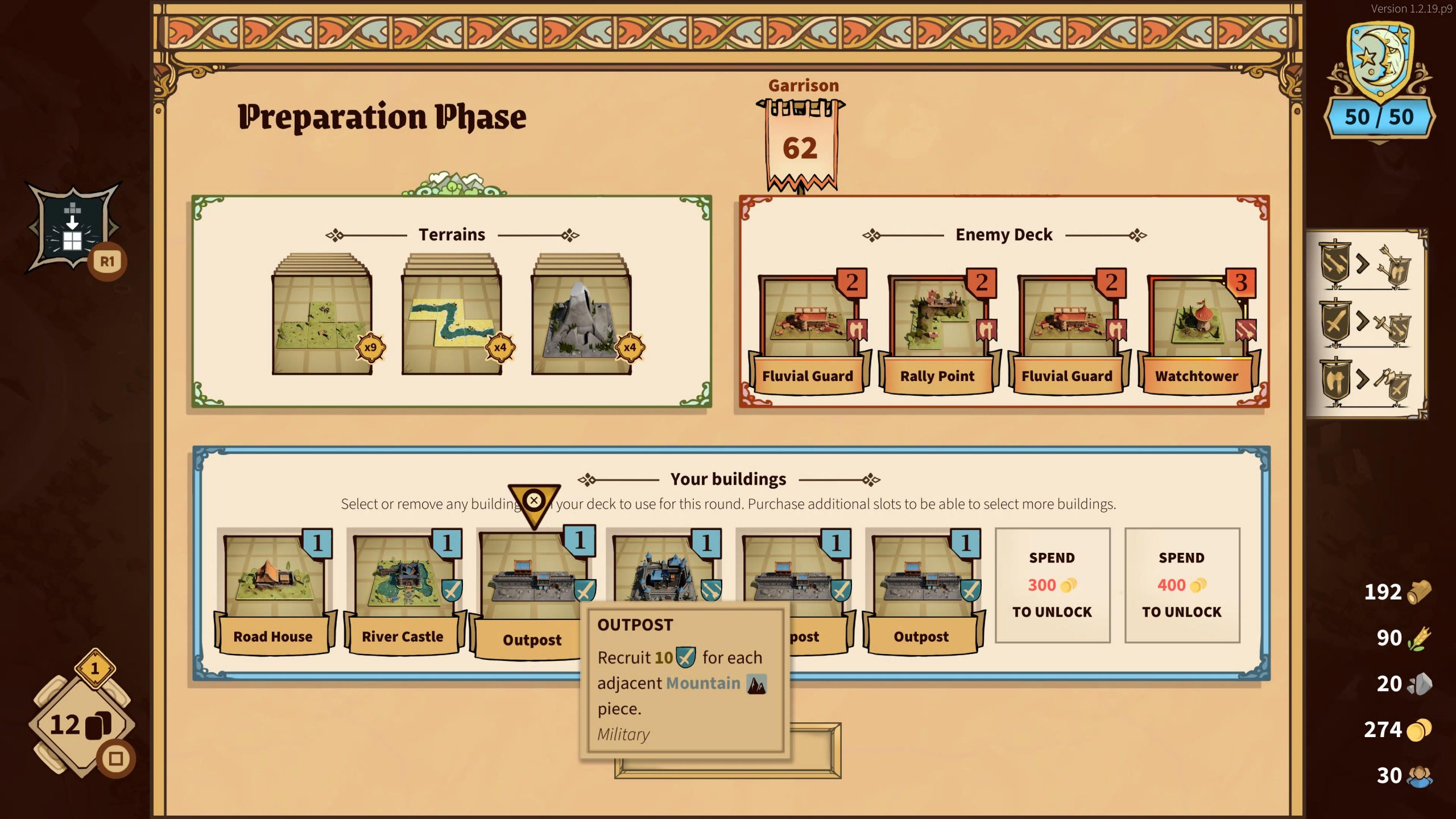
Task: Select the Road House building card
Action: 273,591
